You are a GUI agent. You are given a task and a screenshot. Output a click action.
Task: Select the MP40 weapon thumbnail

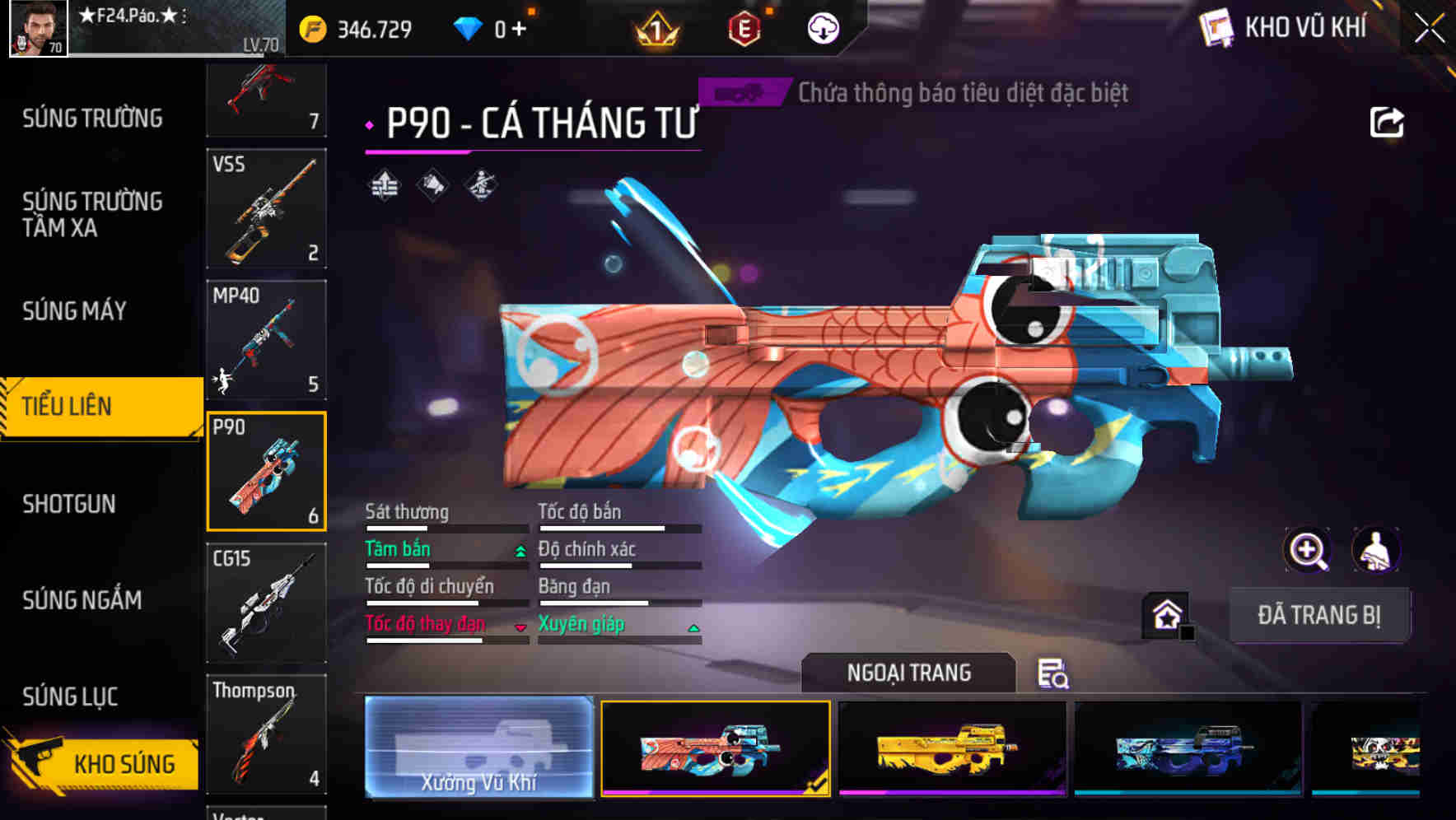pyautogui.click(x=267, y=339)
